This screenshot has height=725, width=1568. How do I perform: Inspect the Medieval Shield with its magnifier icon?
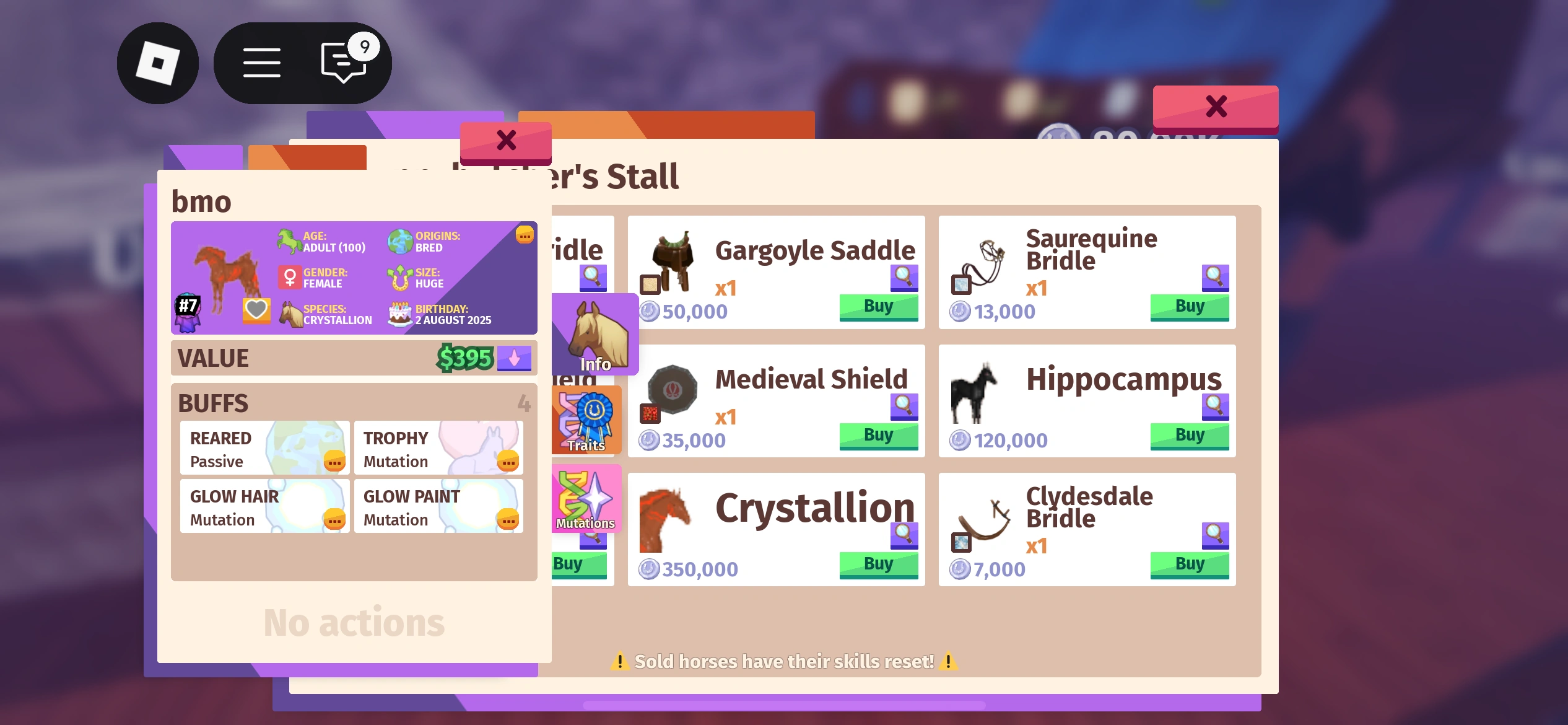pyautogui.click(x=903, y=408)
